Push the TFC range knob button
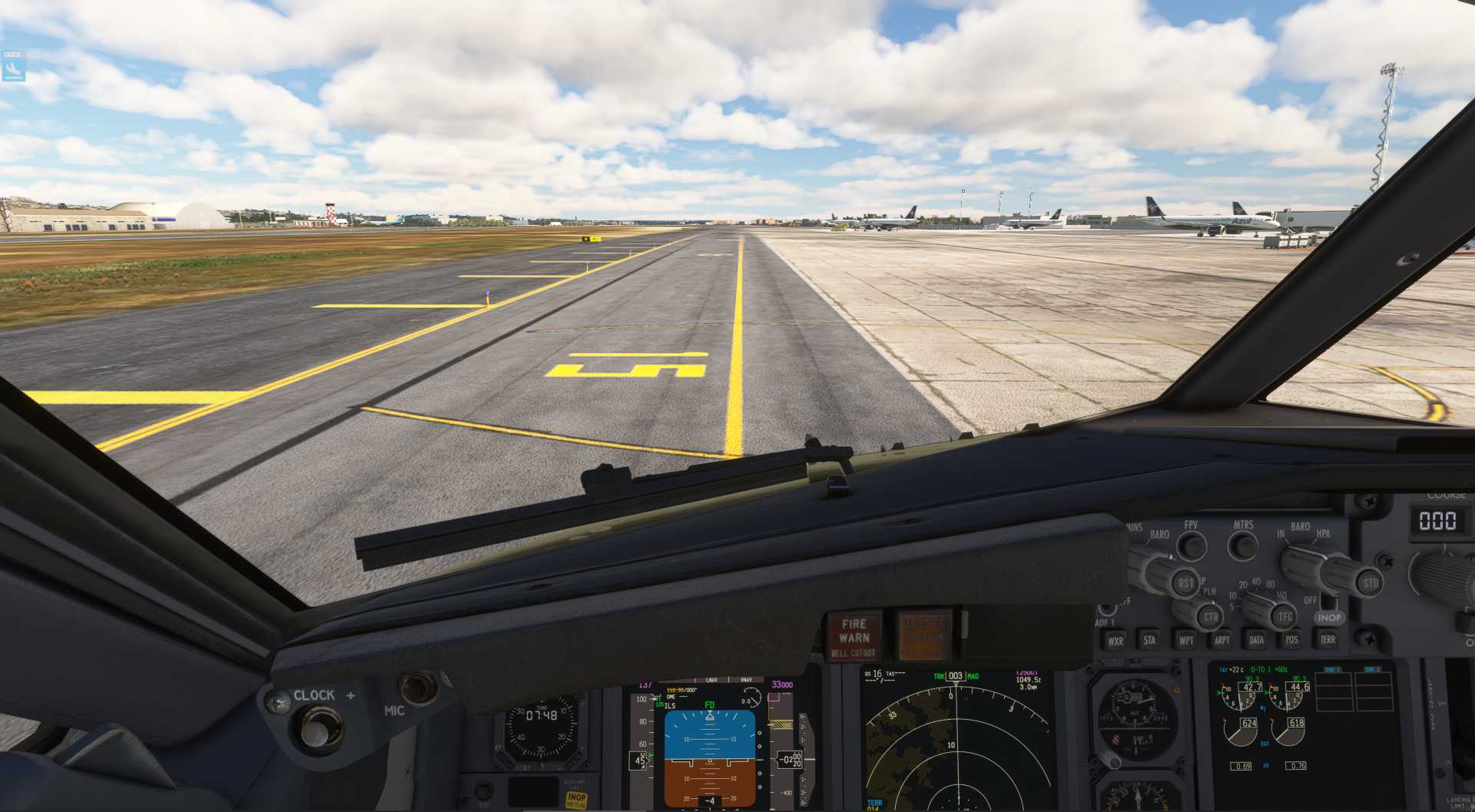Screen dimensions: 1475x812 click(1284, 616)
